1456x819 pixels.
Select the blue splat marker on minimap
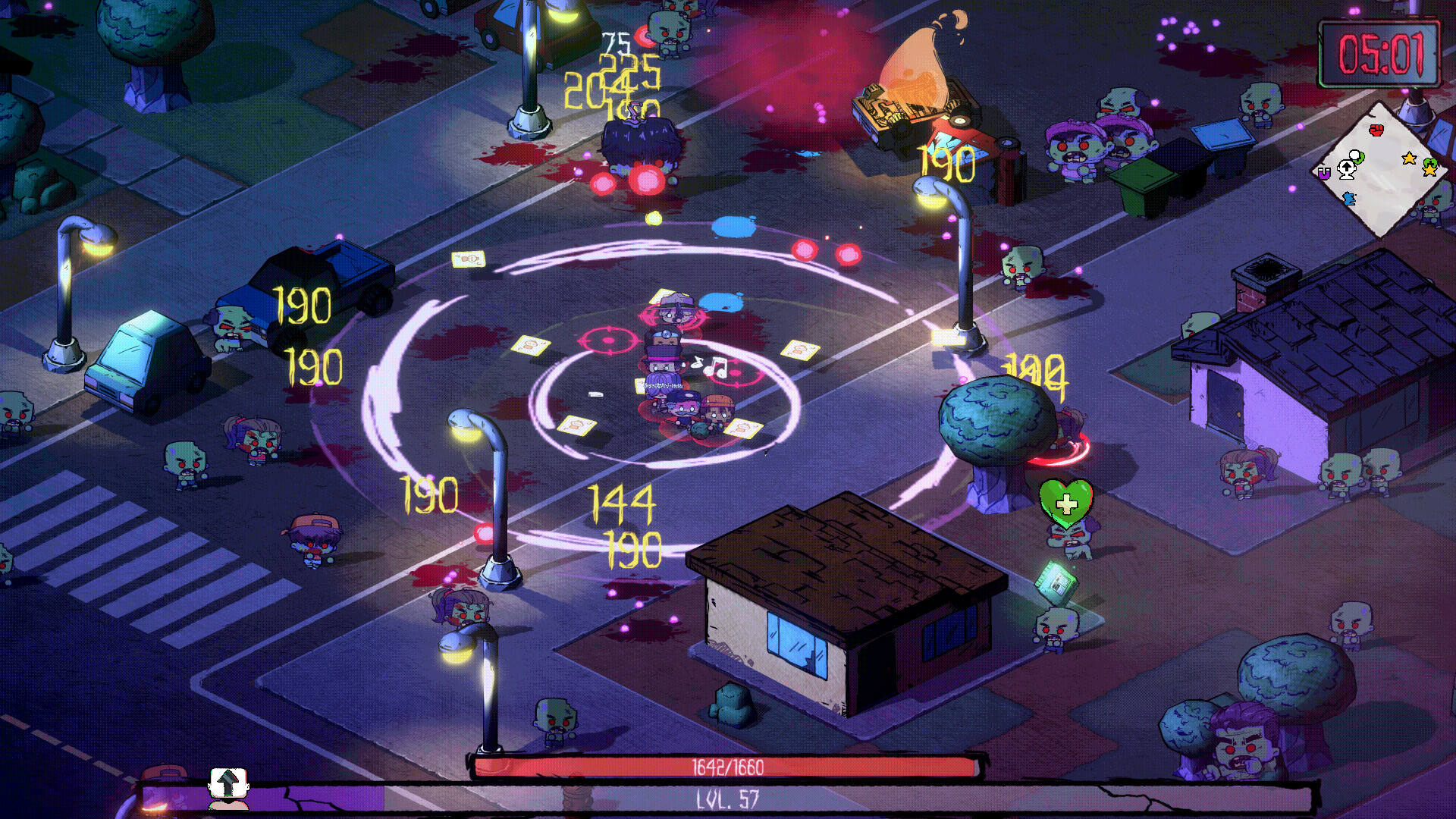point(1348,199)
